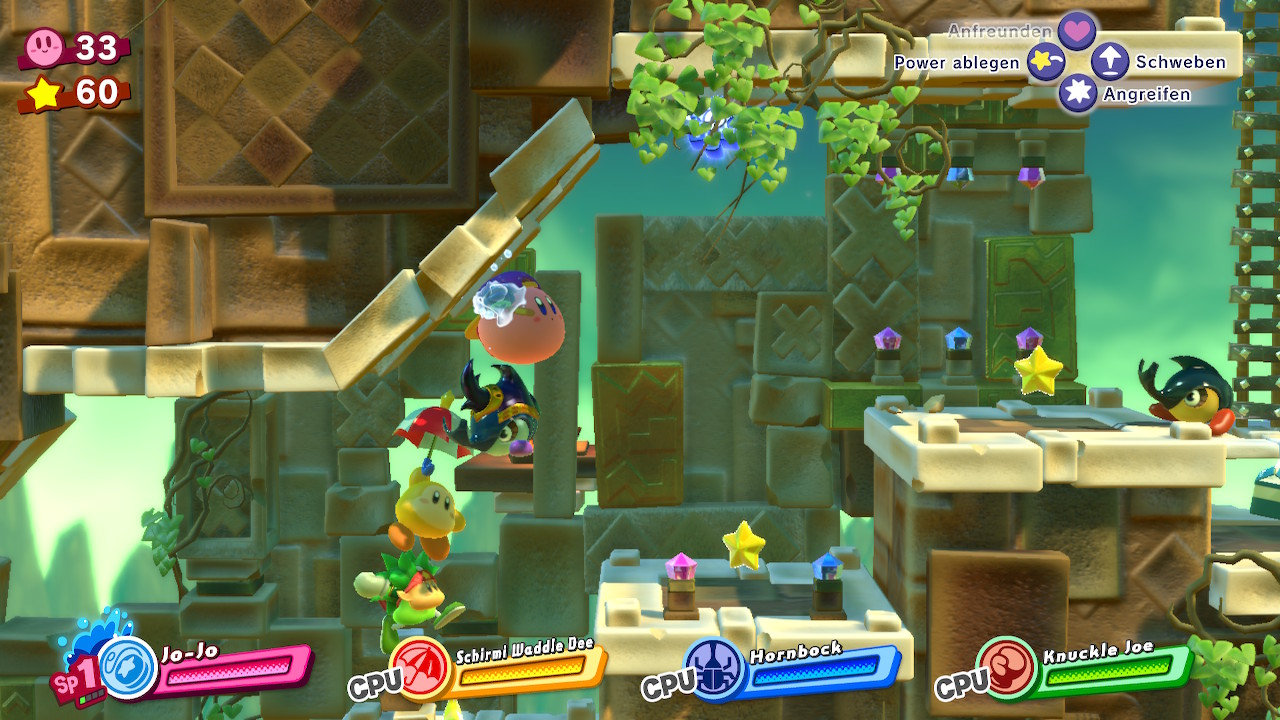Choose the Hornbock beetle ability icon
Viewport: 1280px width, 720px height.
point(714,668)
